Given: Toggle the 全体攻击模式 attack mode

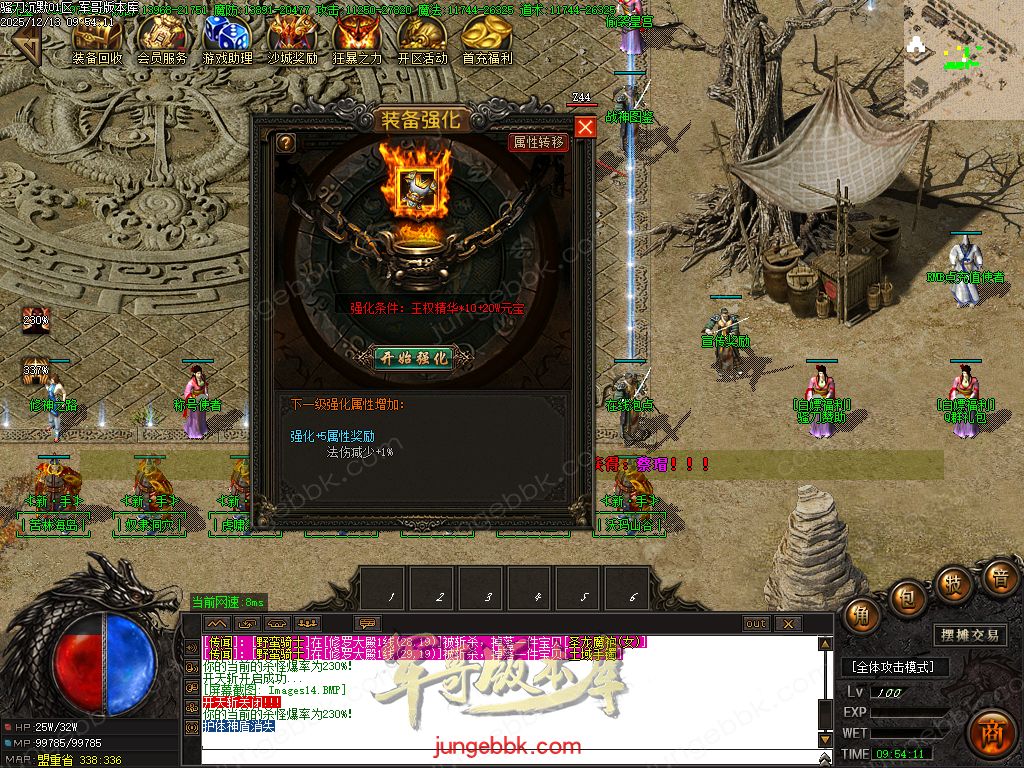Looking at the screenshot, I should click(x=893, y=667).
